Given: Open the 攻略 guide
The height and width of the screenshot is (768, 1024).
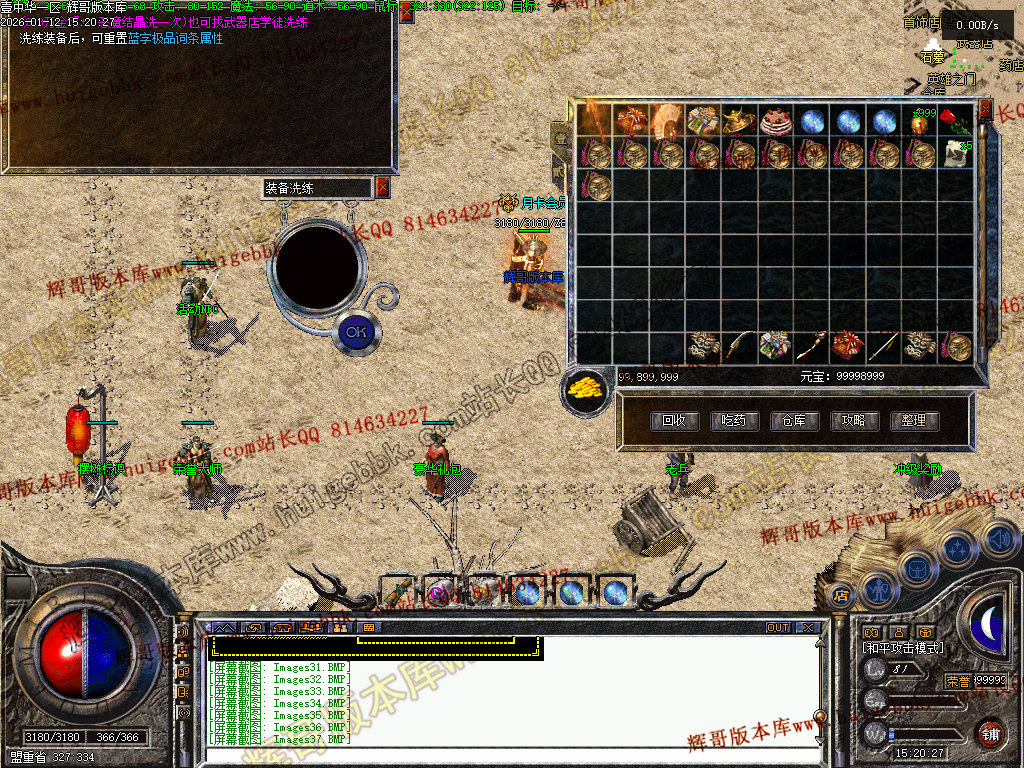Looking at the screenshot, I should pos(853,421).
